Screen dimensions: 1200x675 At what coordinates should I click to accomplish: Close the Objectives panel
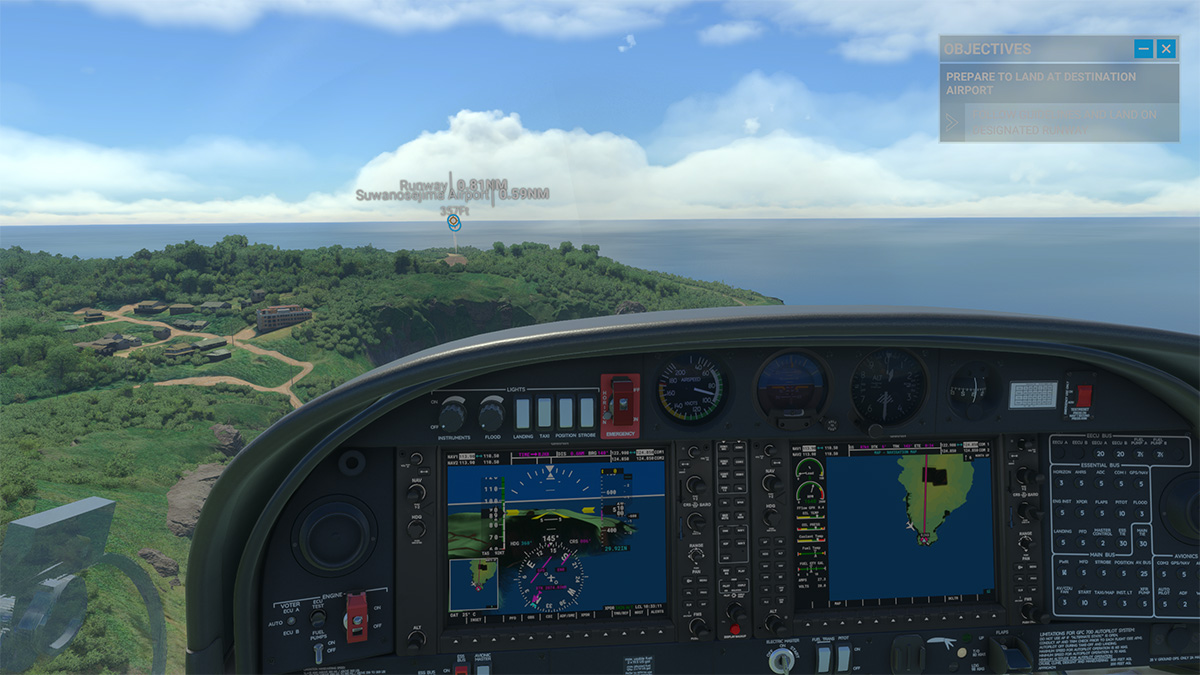click(1166, 48)
